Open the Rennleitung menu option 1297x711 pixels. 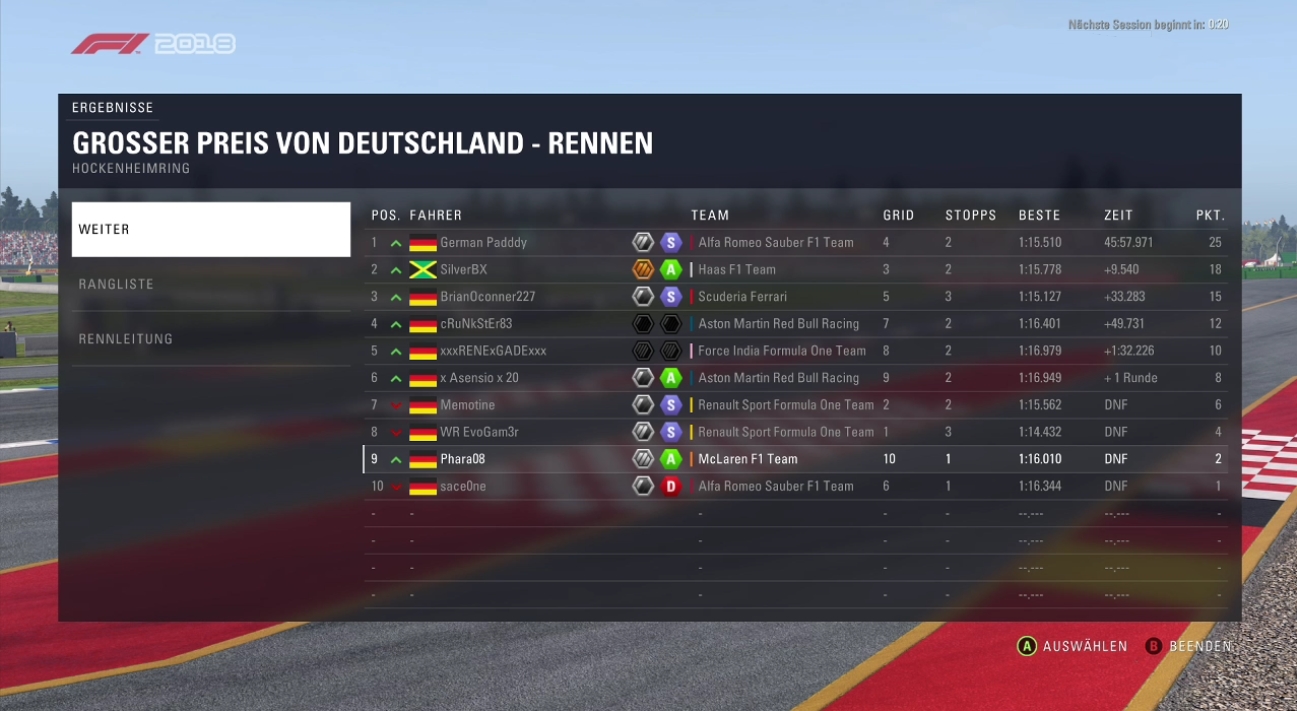210,339
